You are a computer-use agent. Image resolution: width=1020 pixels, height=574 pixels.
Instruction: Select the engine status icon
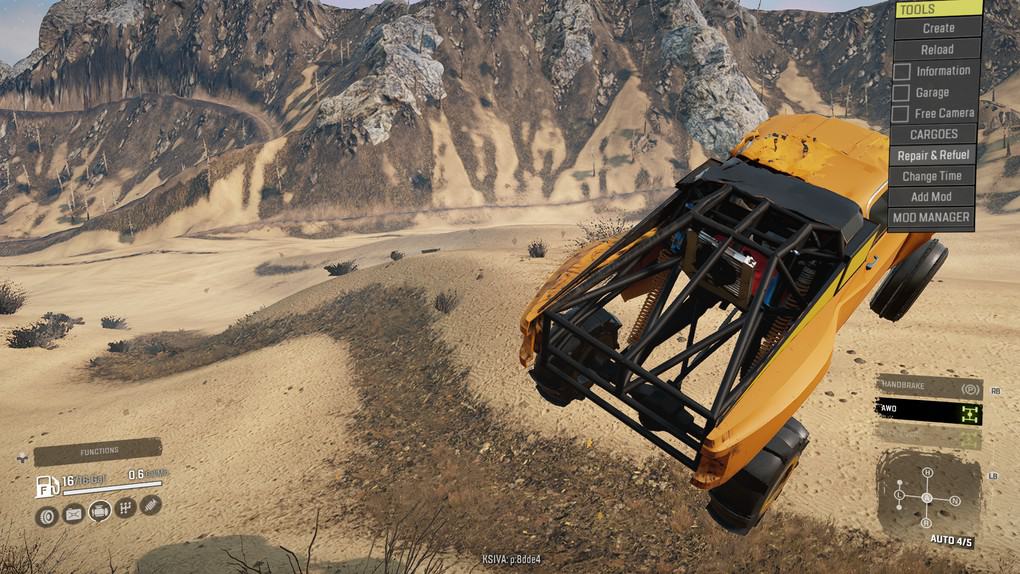coord(99,513)
